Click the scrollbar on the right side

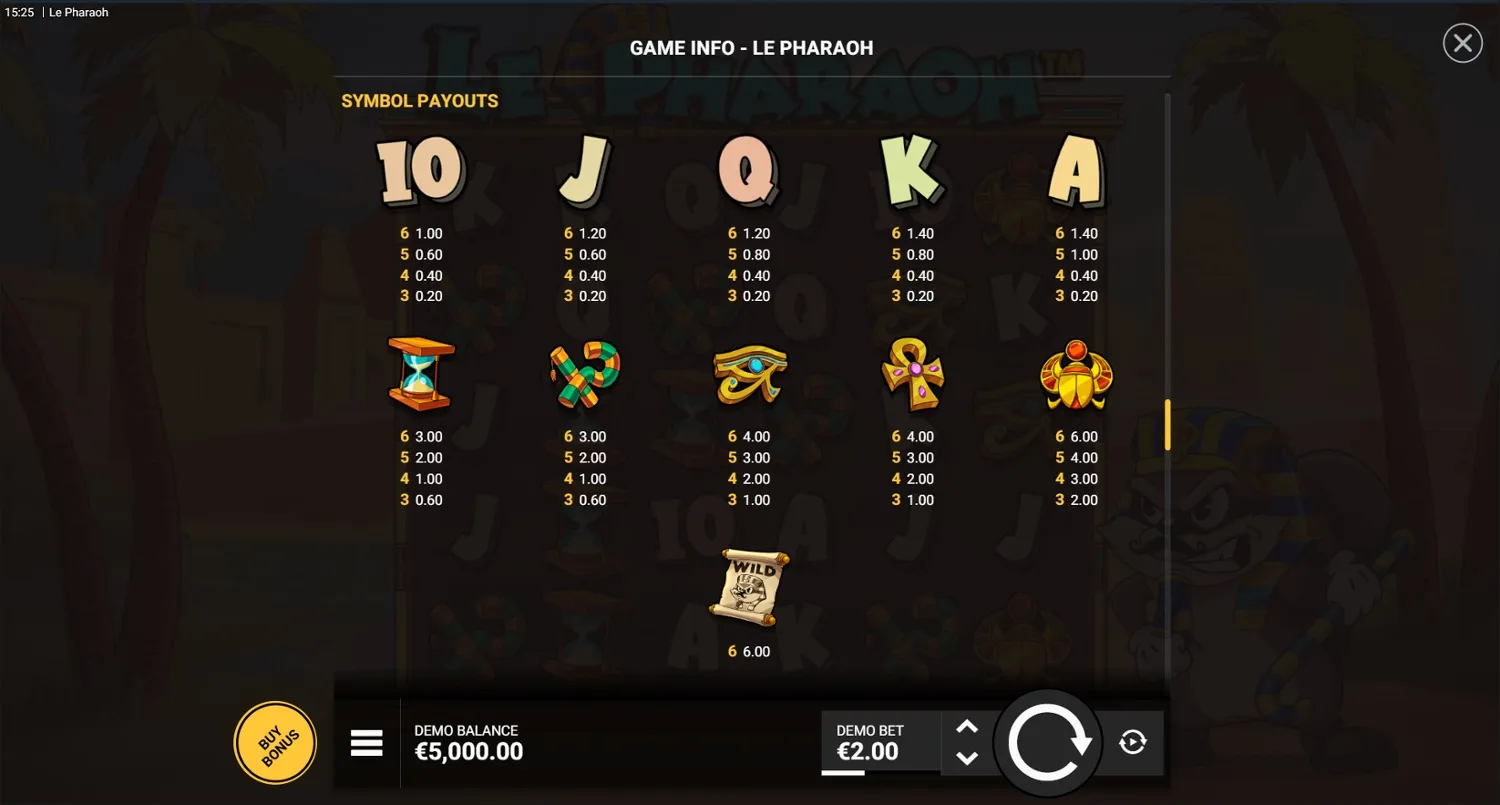(x=1167, y=424)
